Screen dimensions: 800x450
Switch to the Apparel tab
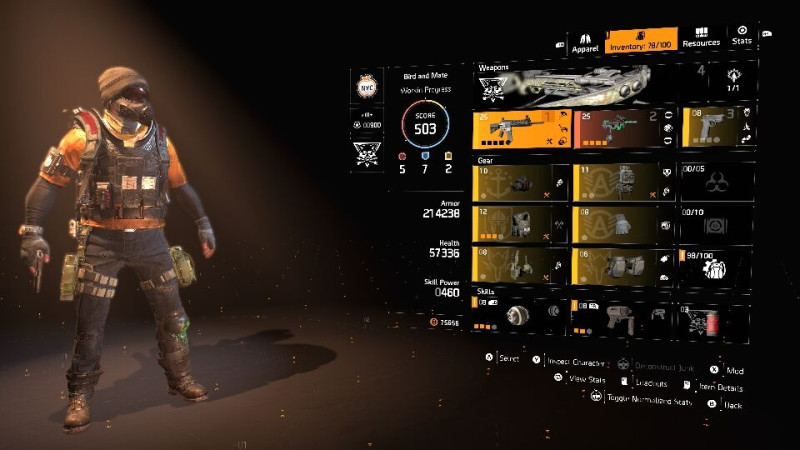point(584,43)
